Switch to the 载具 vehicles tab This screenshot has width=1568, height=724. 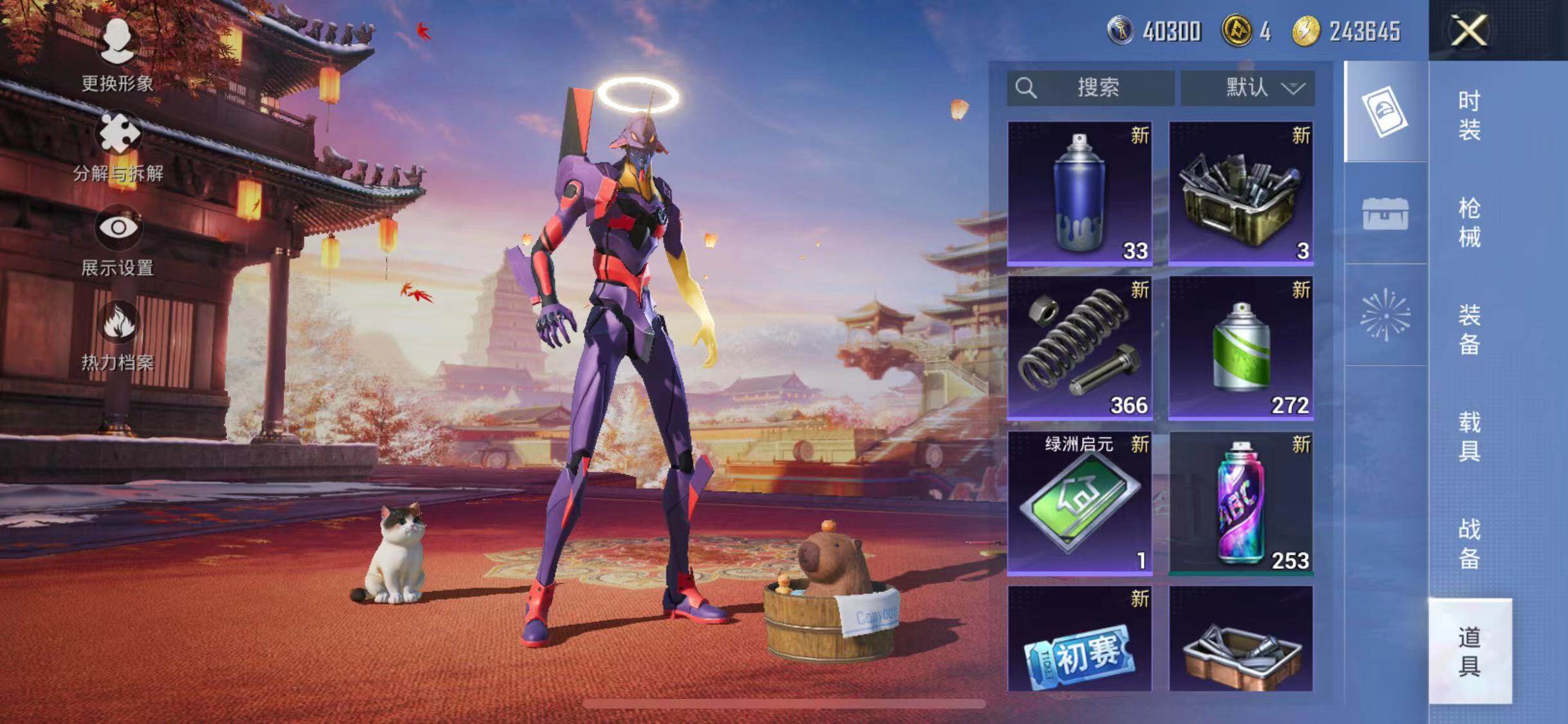1470,436
